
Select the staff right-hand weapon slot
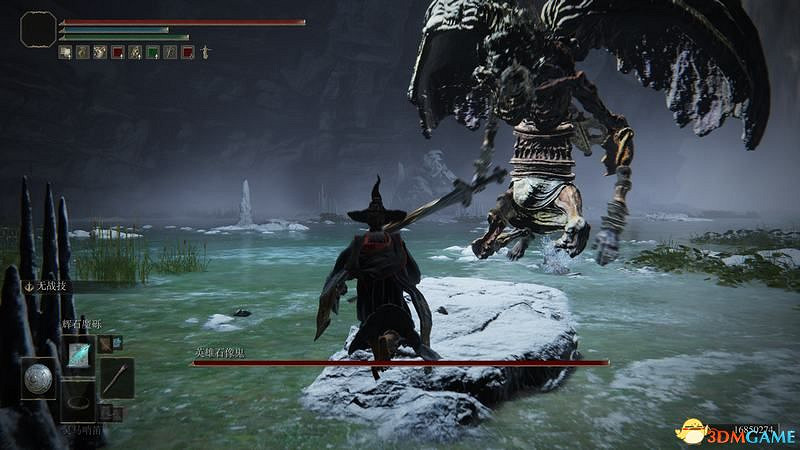116,377
